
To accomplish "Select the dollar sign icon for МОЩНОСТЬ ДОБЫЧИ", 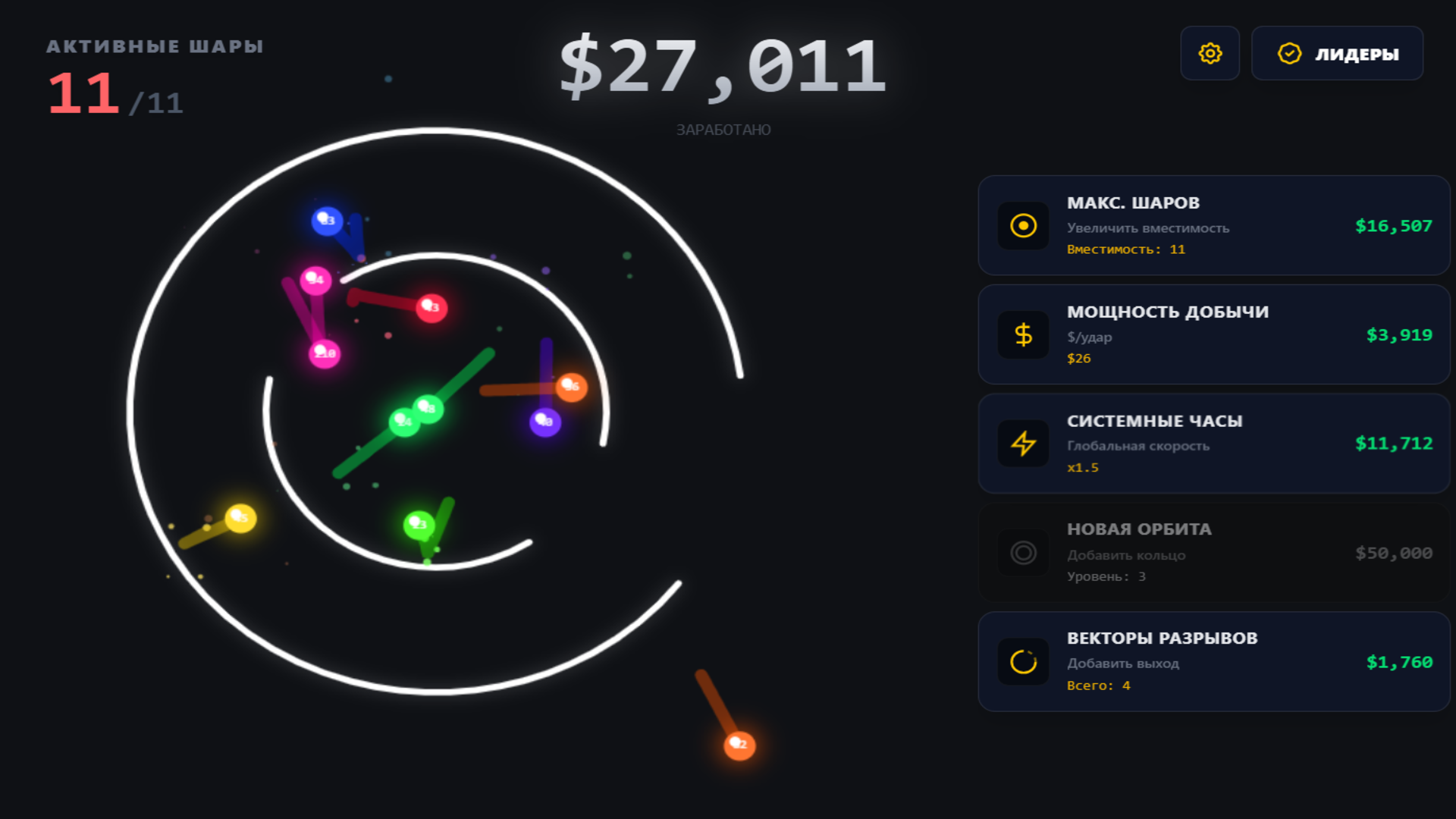I will click(1023, 334).
